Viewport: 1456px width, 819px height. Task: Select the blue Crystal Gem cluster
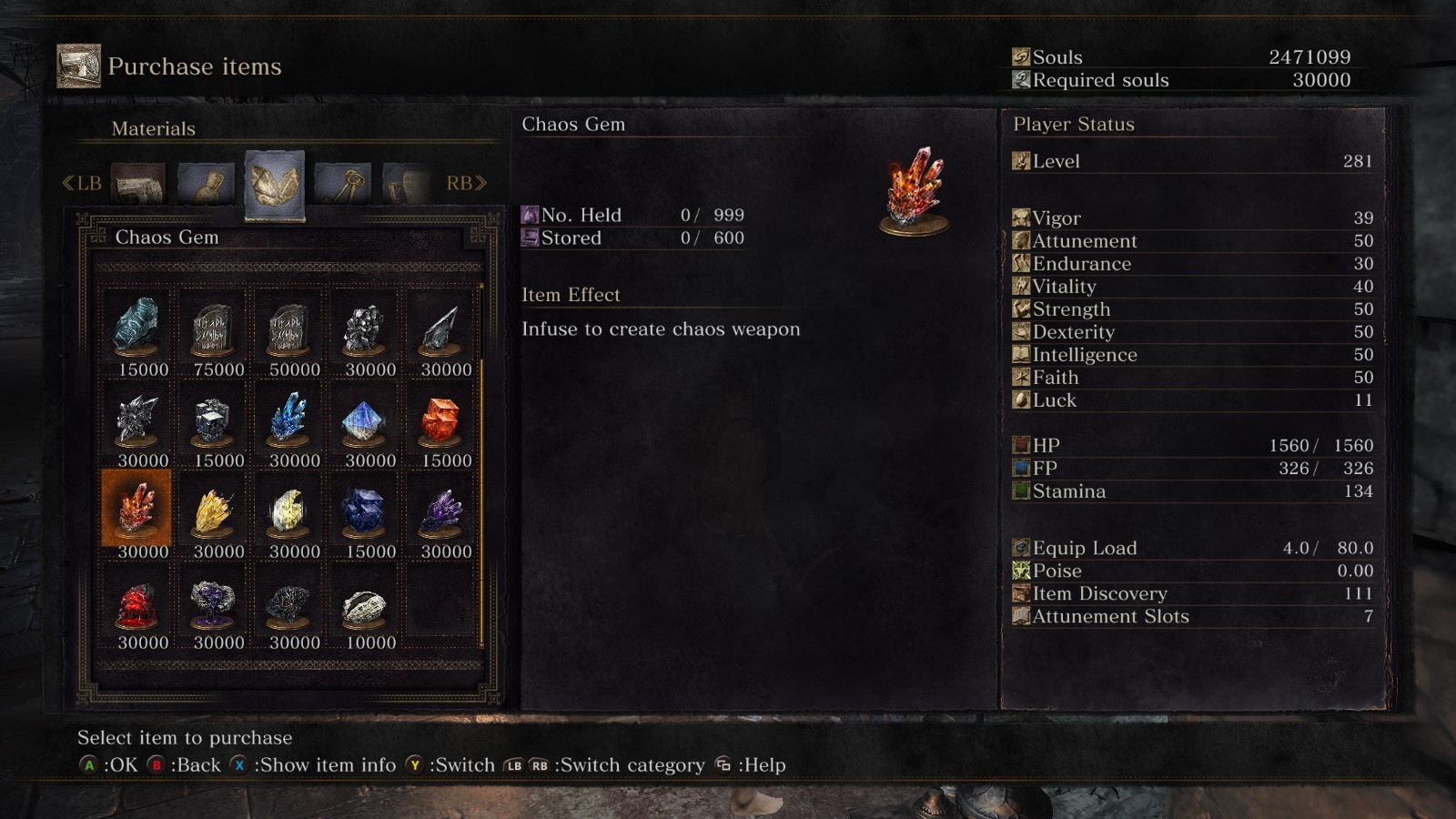(288, 420)
